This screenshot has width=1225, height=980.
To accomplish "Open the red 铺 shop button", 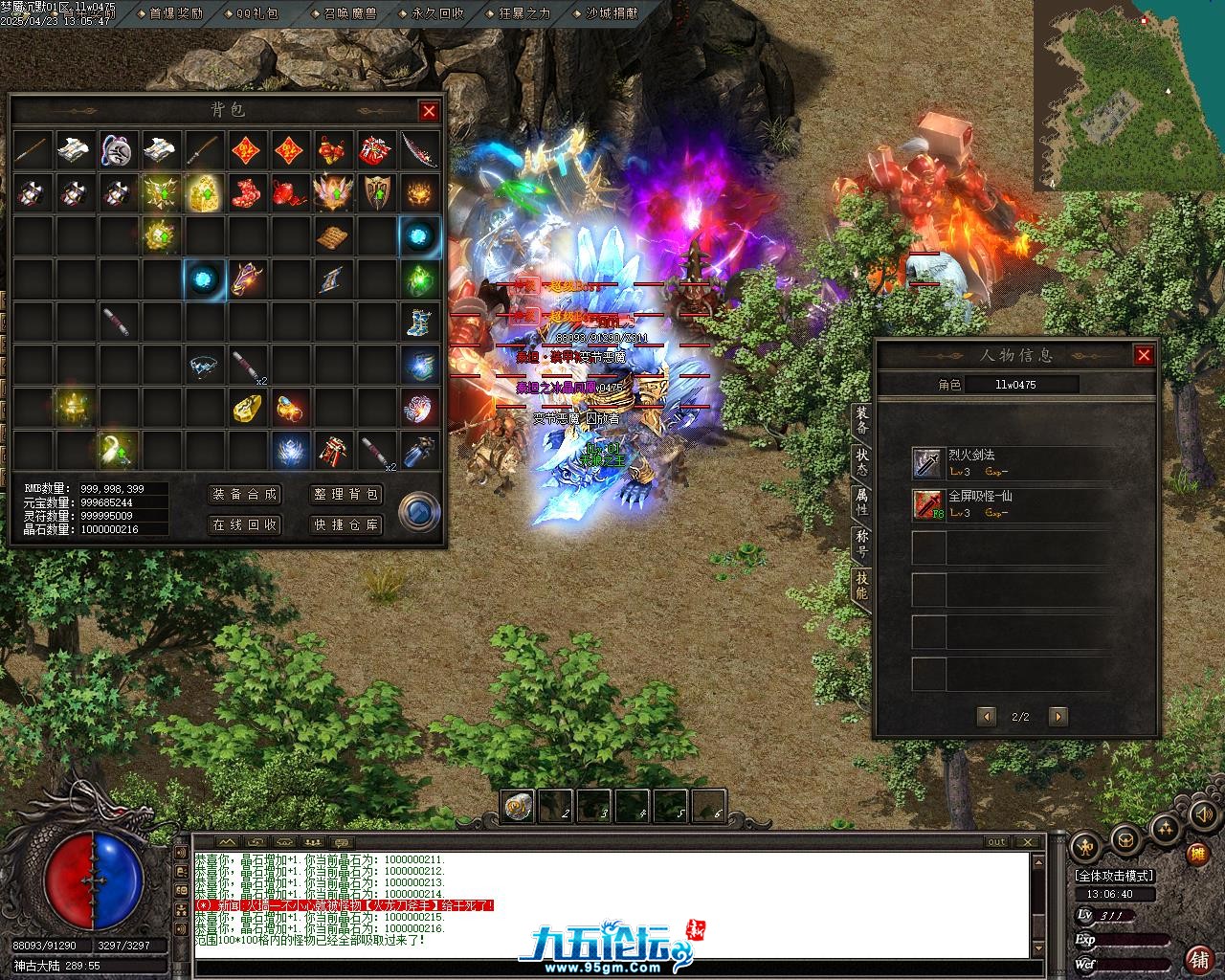I will [1197, 958].
